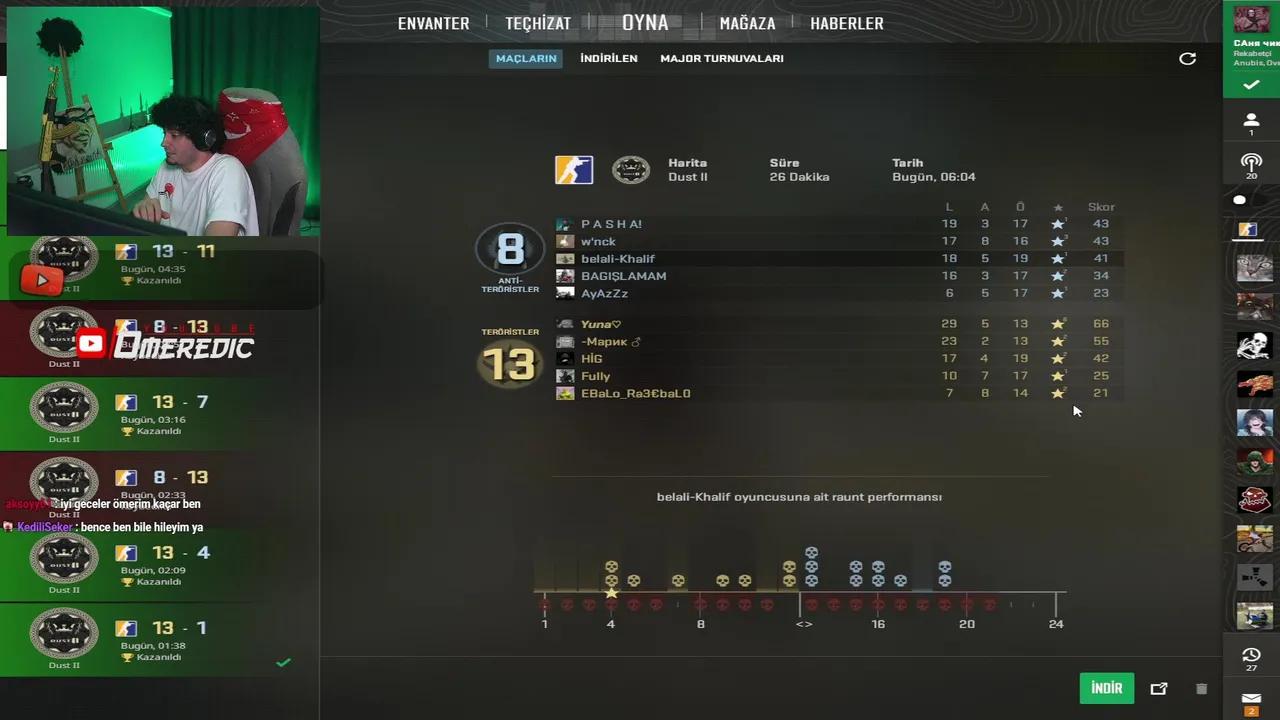Click the star rank icon beside Yuna's score
This screenshot has width=1280, height=720.
point(1058,323)
